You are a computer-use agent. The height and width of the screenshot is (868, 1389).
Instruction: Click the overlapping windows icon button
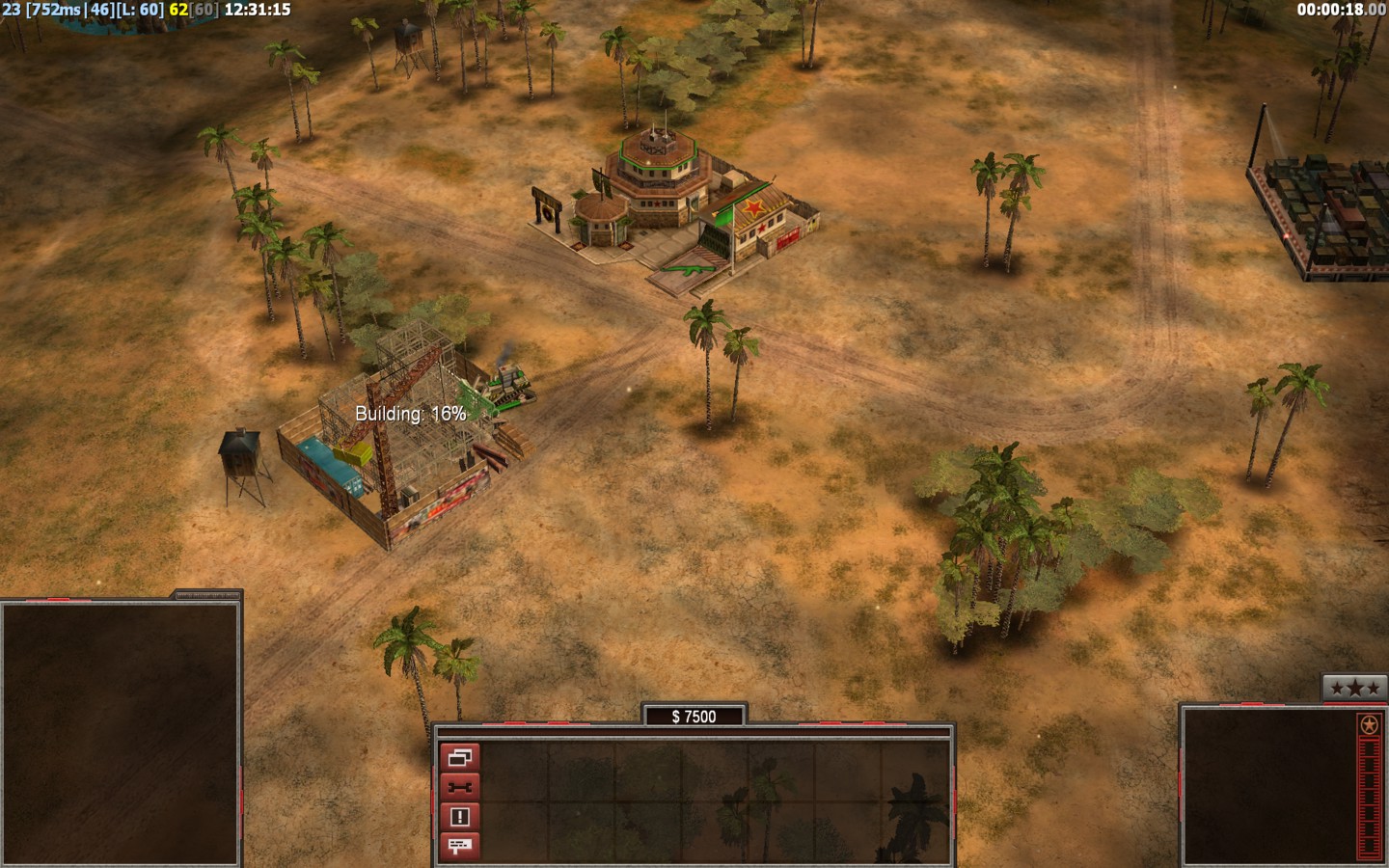pos(459,758)
